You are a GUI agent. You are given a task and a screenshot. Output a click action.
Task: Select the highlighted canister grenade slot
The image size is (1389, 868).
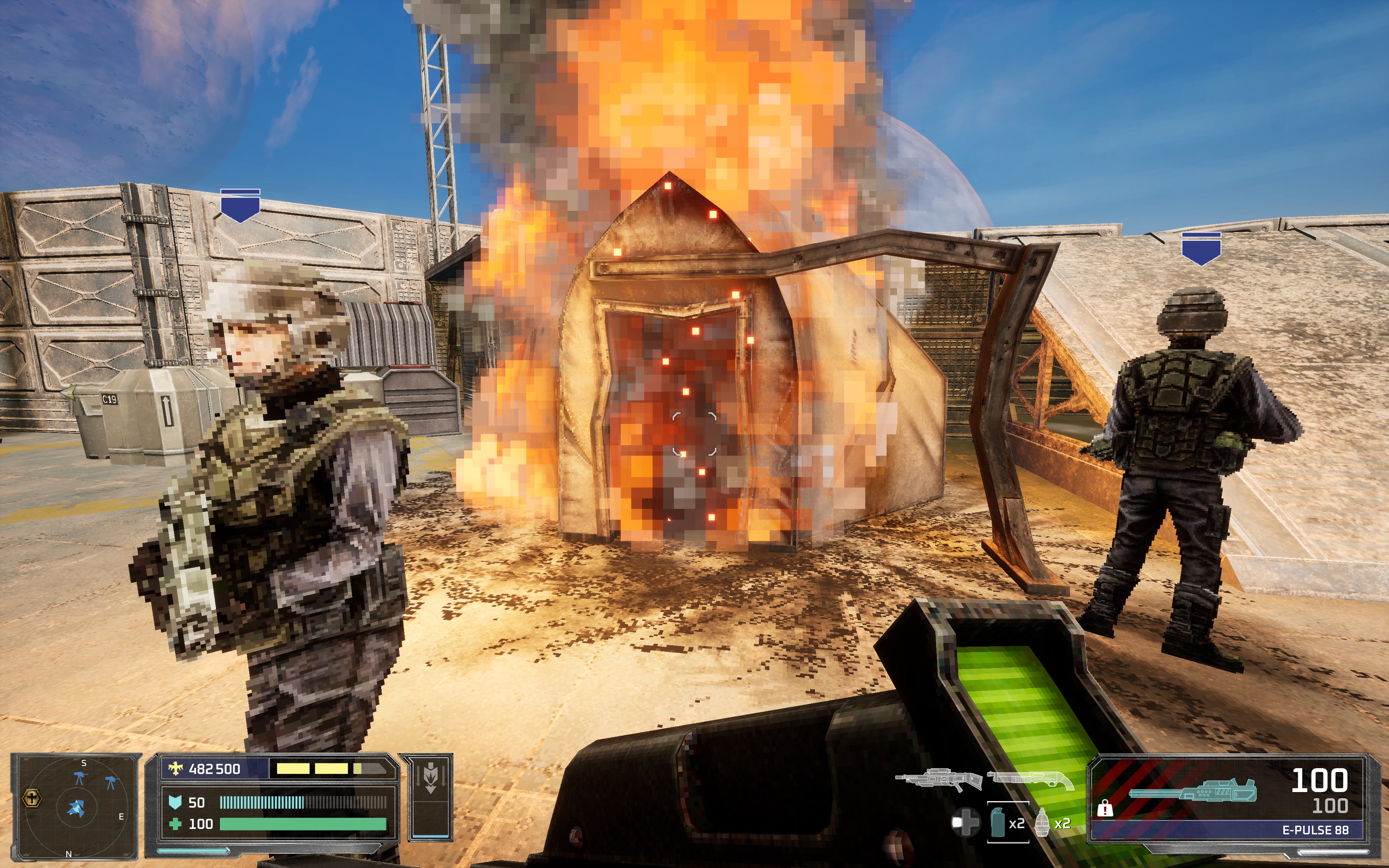(x=1007, y=822)
